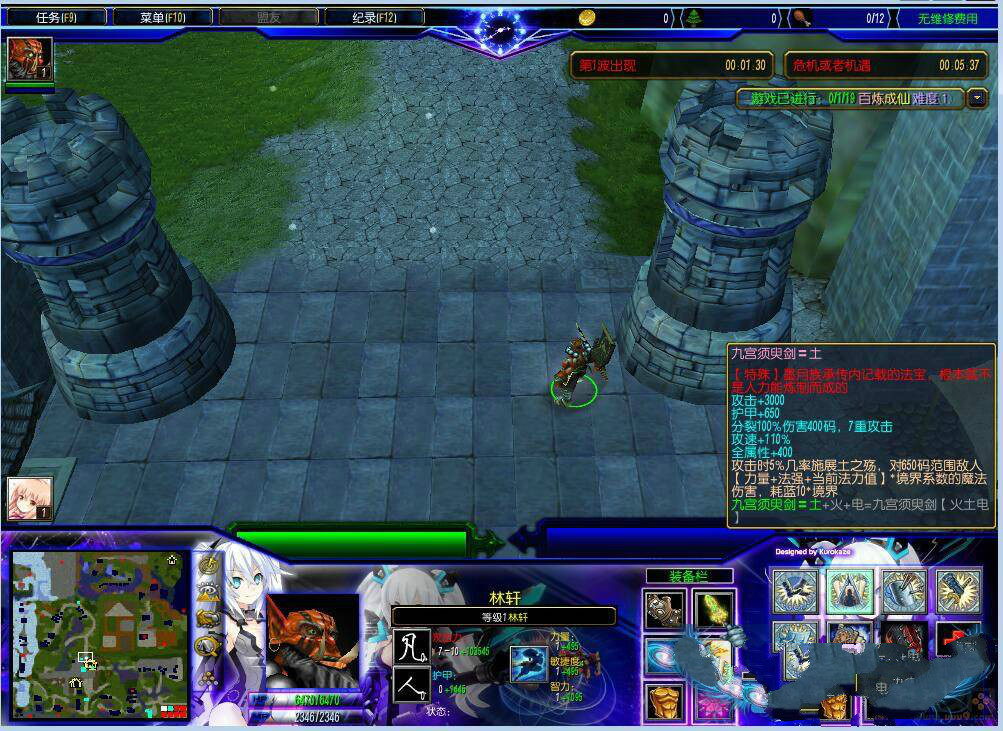1003x731 pixels.
Task: Click the minimap signal ping button
Action: pos(208,565)
